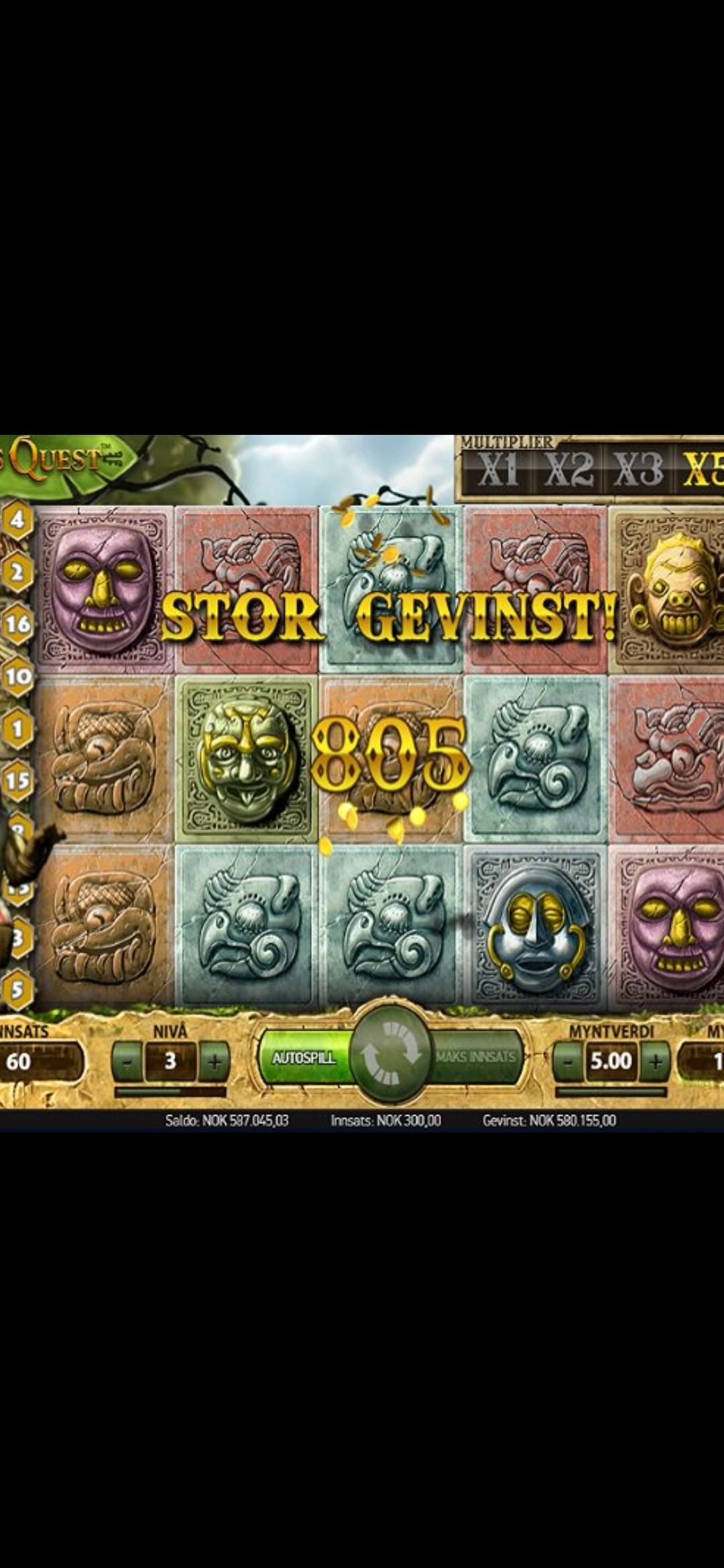Decrease the Nivå bet level
This screenshot has width=724, height=1568.
click(127, 1061)
